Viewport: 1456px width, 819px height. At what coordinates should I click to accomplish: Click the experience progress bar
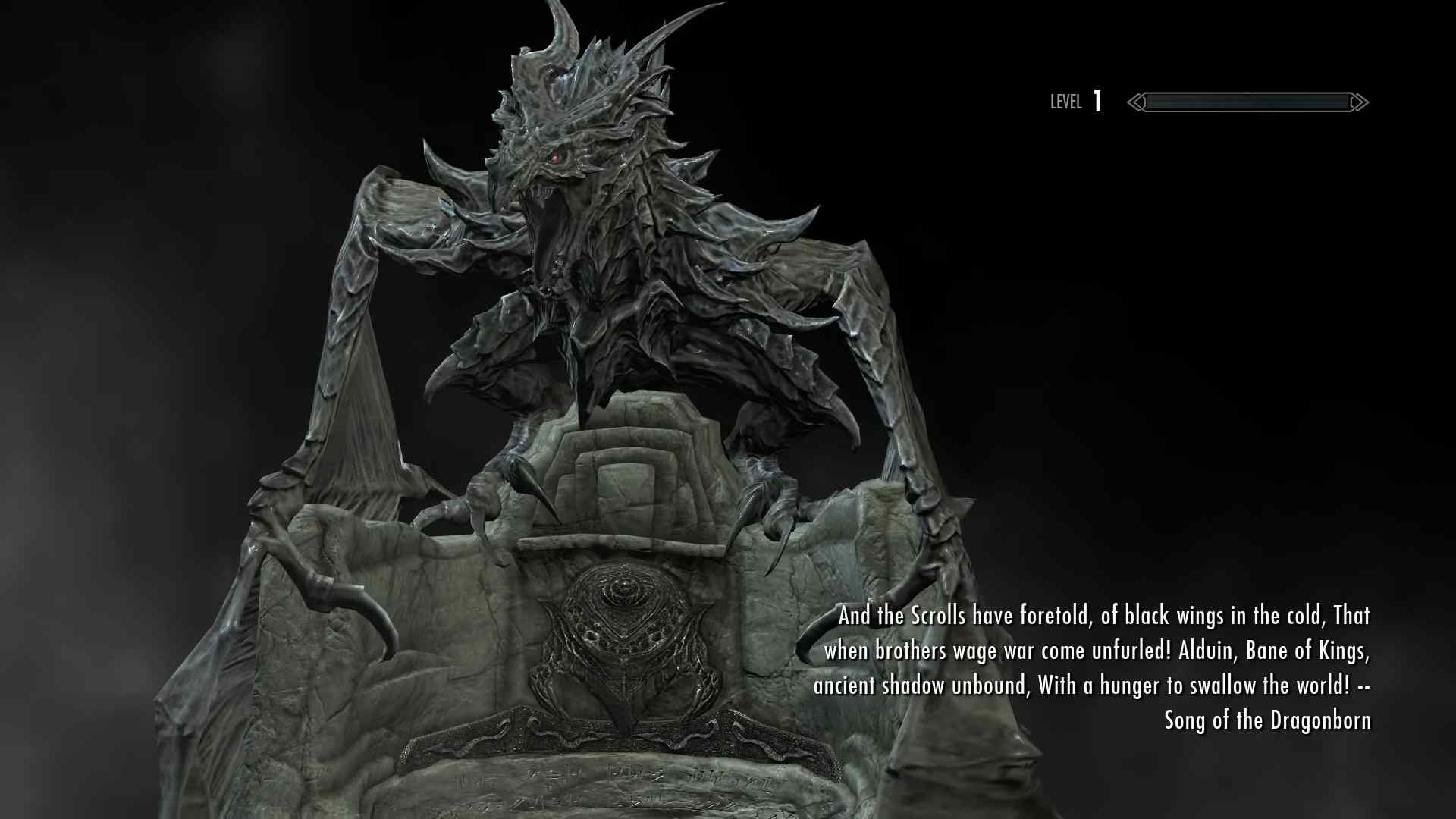click(x=1246, y=102)
